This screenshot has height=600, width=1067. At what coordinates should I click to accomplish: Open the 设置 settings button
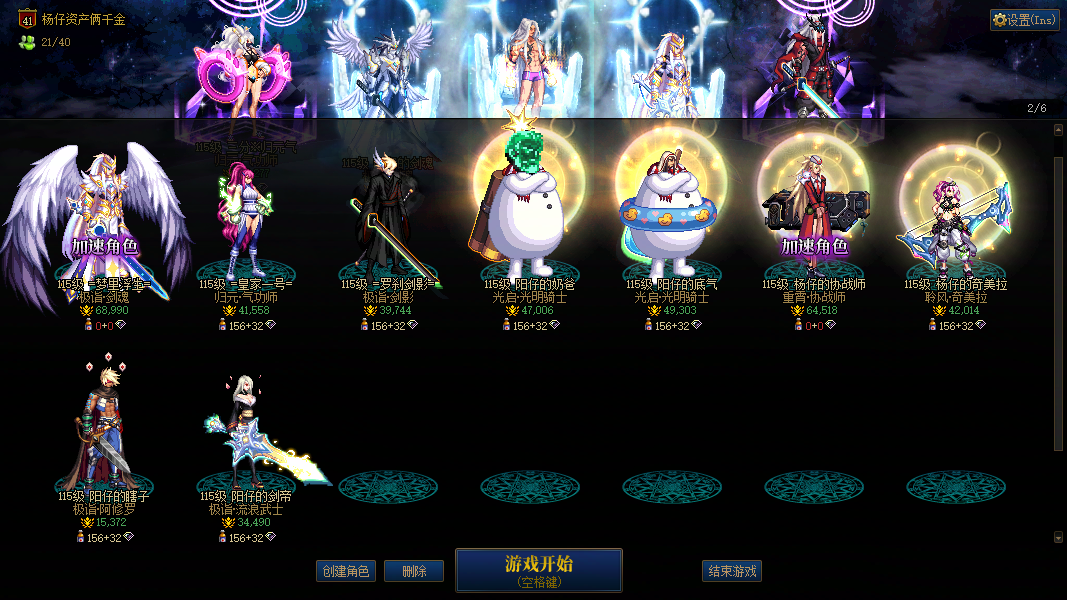[1025, 20]
